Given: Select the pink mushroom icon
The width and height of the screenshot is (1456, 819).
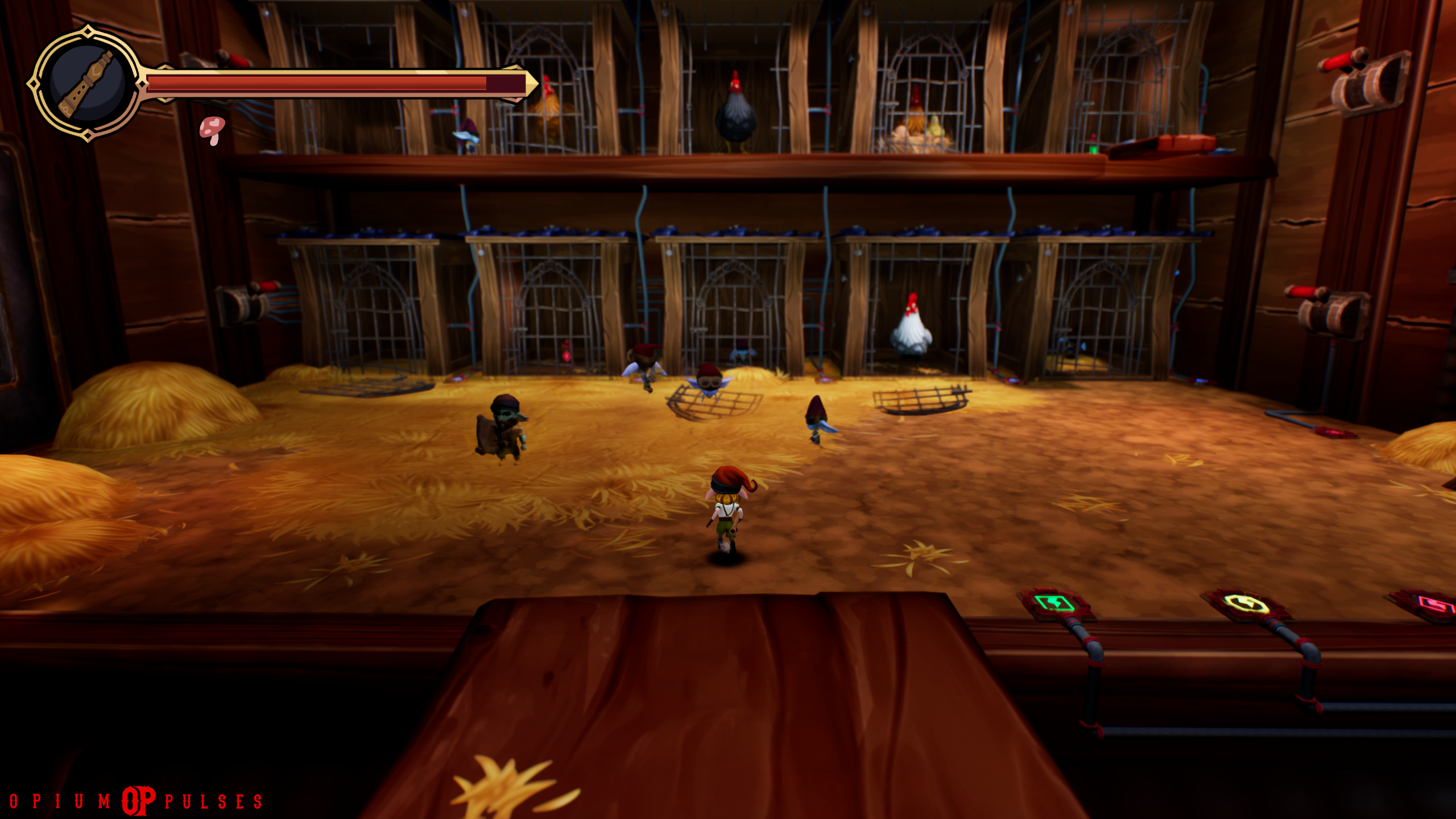Looking at the screenshot, I should coord(212,130).
